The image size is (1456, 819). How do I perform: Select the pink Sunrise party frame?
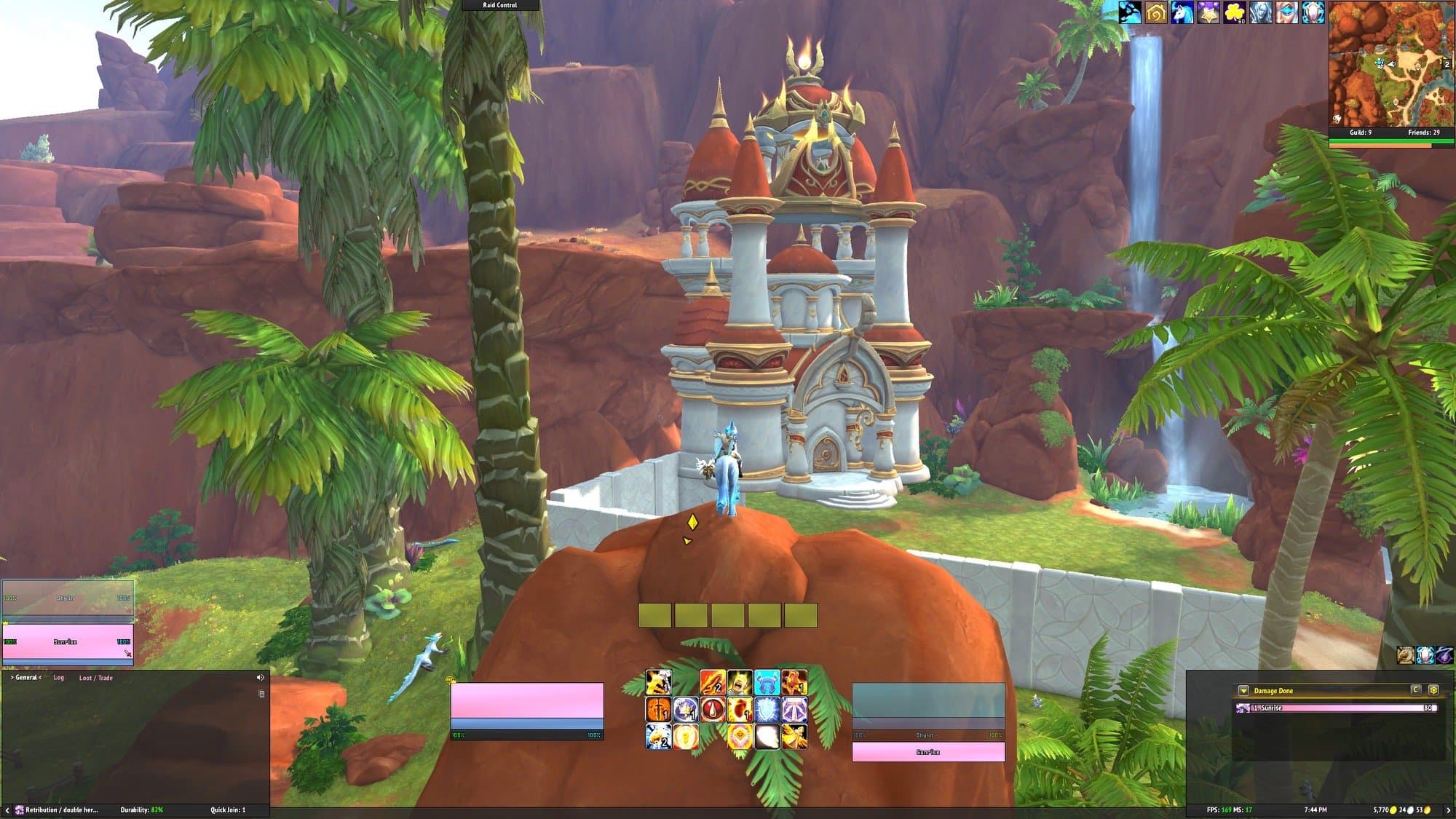coord(68,642)
